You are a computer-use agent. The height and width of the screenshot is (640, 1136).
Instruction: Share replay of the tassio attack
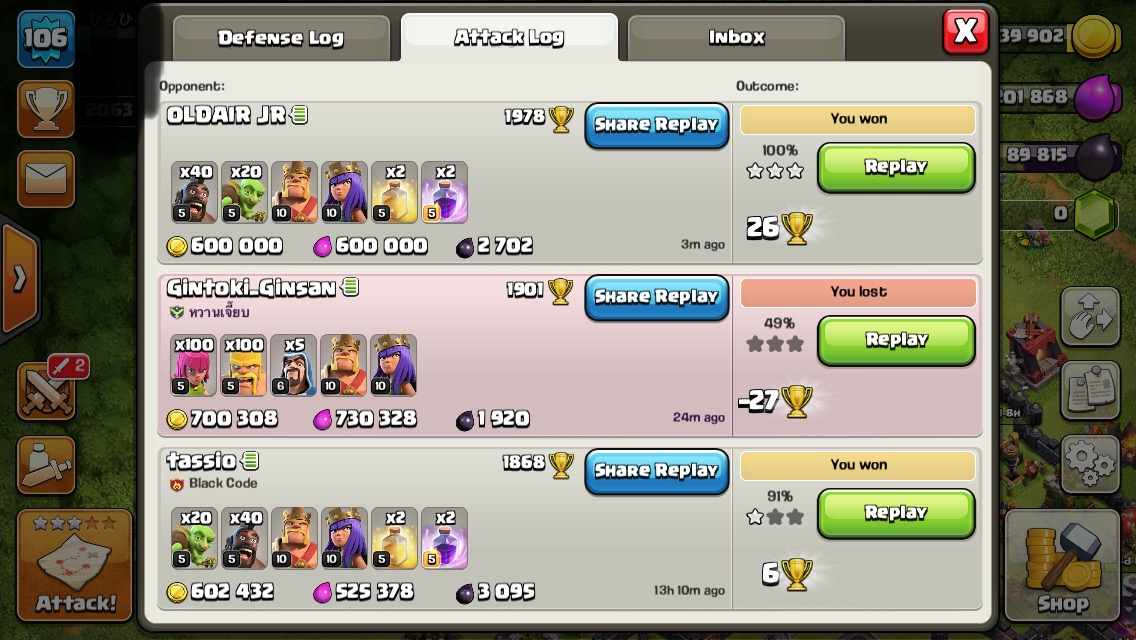tap(657, 471)
